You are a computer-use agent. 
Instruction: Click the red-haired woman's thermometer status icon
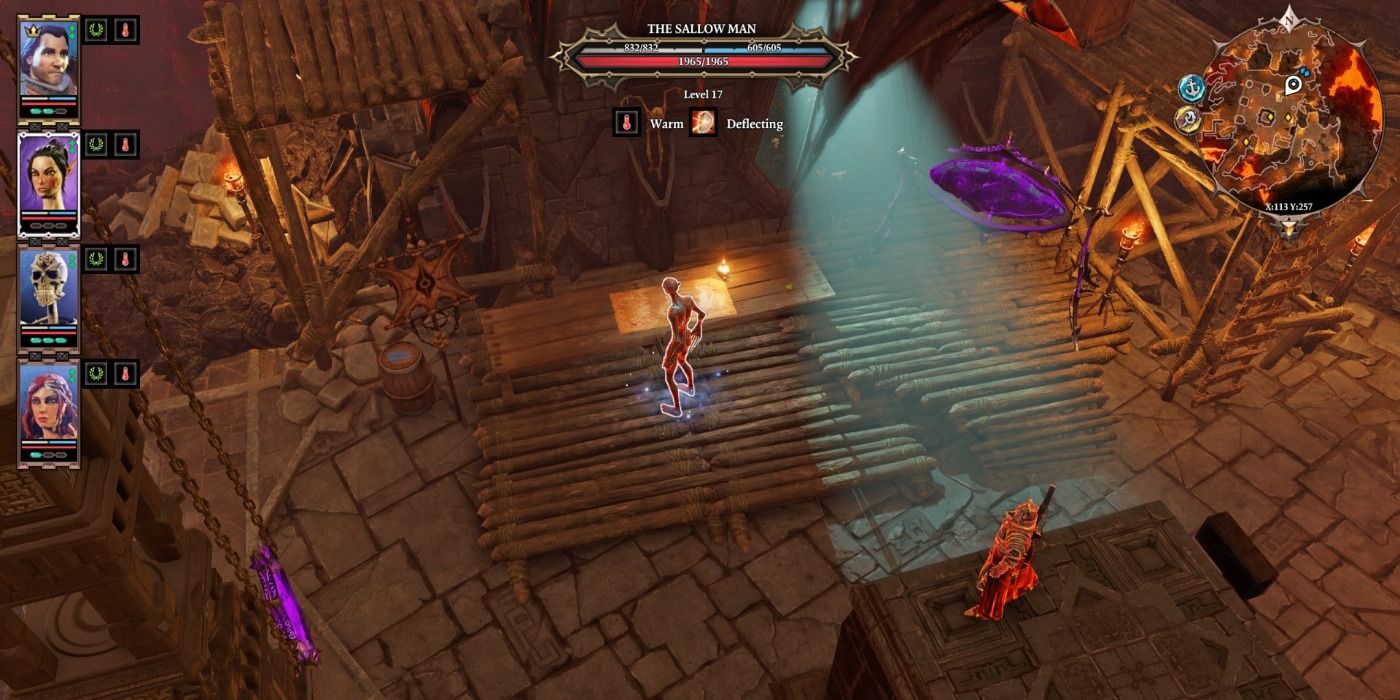coord(126,374)
